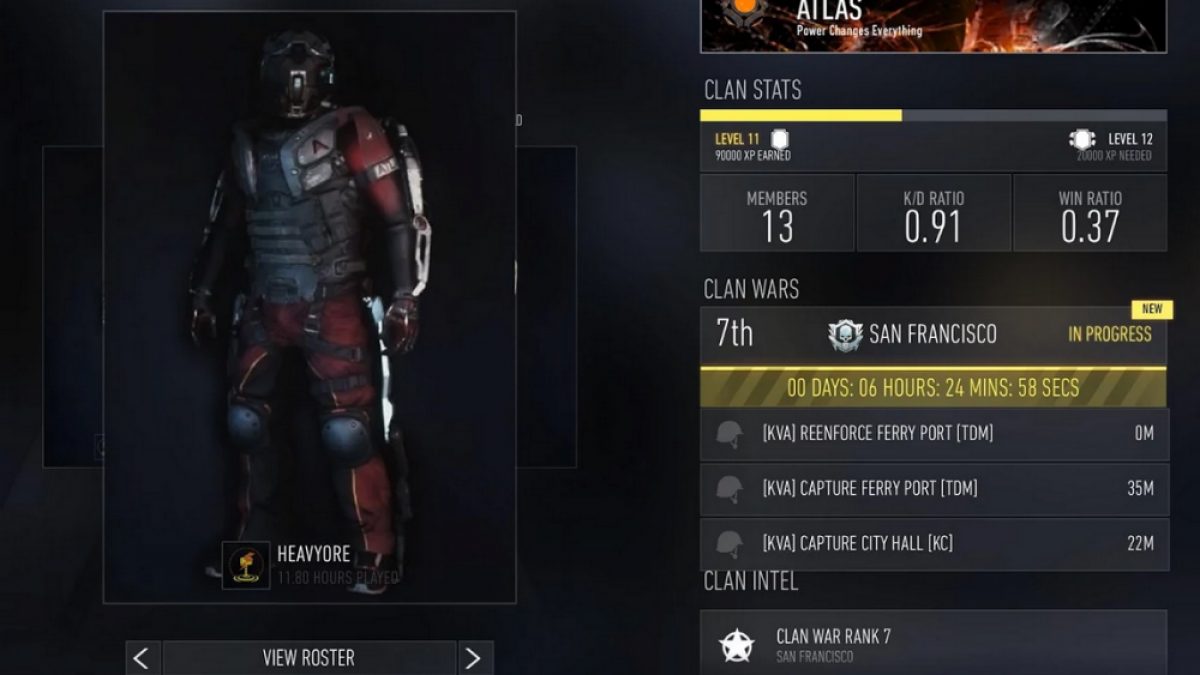Open the Capture City Hall mission row
The width and height of the screenshot is (1200, 675).
click(x=934, y=544)
